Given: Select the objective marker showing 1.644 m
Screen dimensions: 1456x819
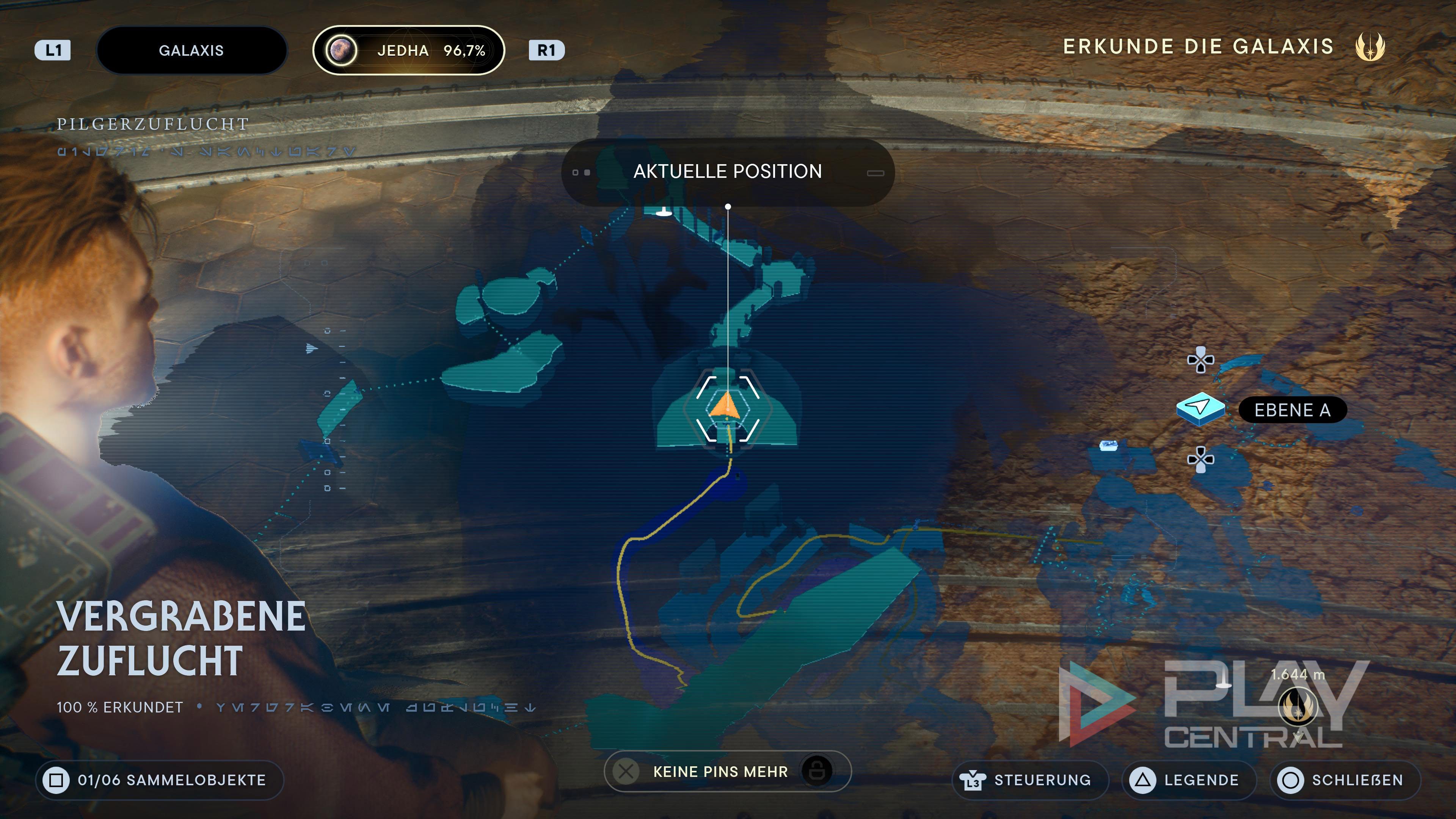Looking at the screenshot, I should coord(1297,705).
